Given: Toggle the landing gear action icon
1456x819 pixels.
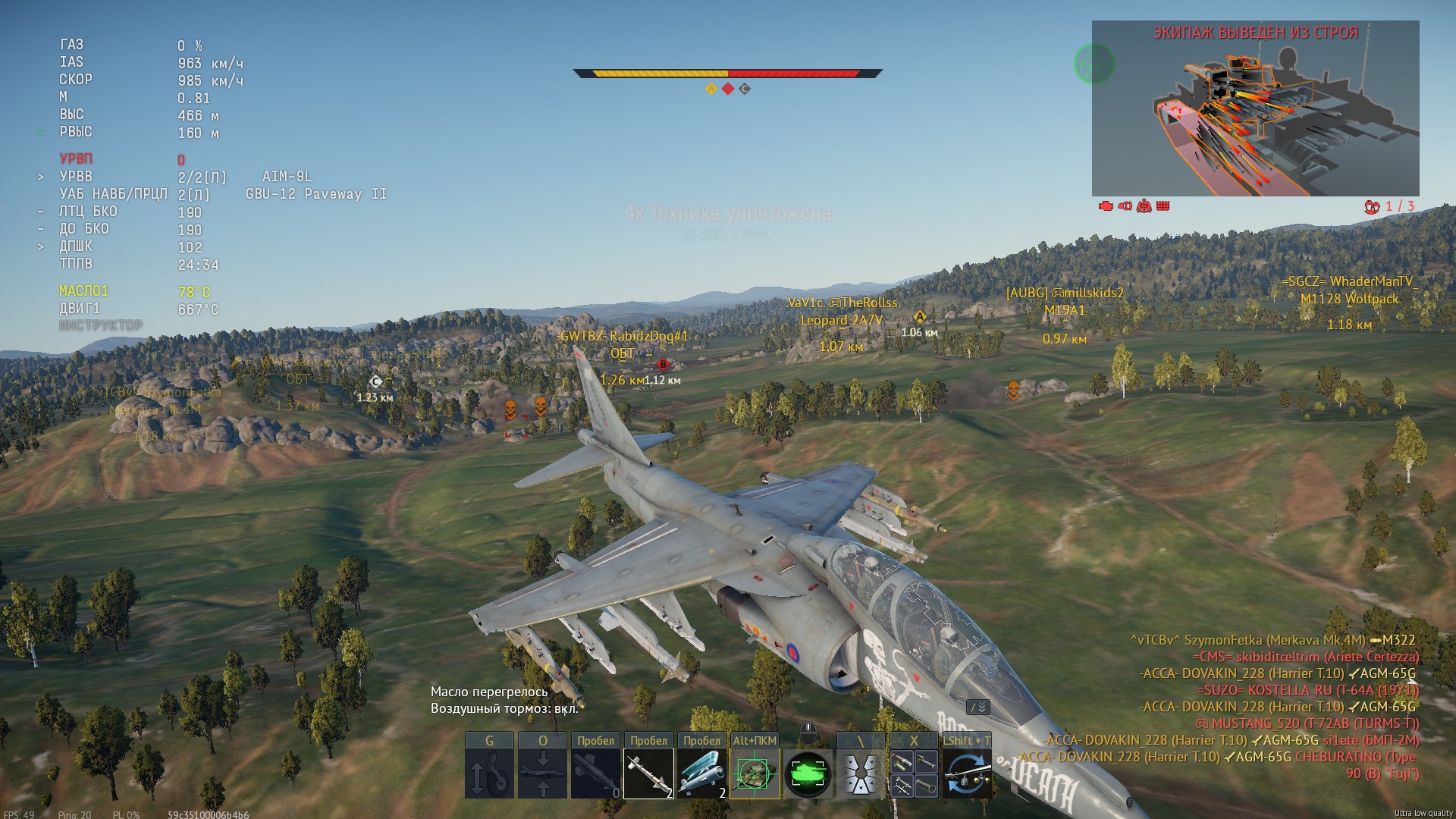Looking at the screenshot, I should click(489, 773).
